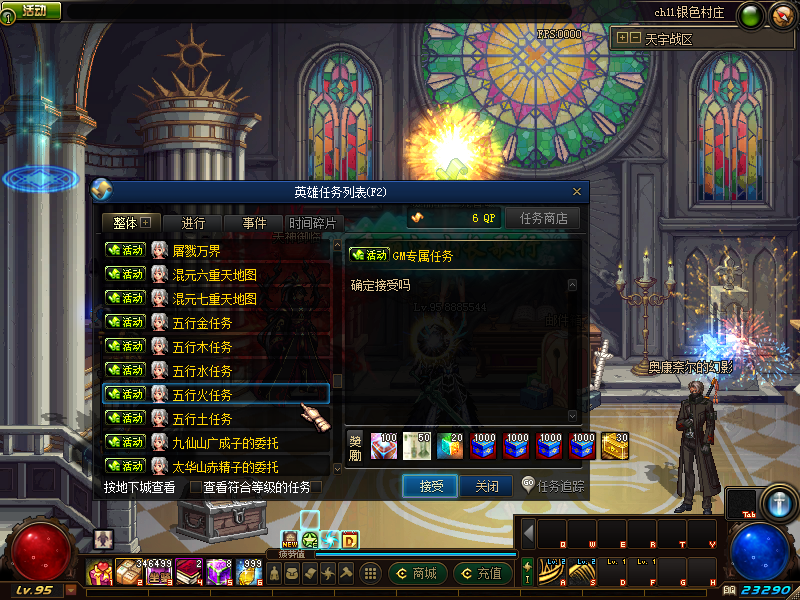Viewport: 800px width, 600px height.
Task: Expand the 天宇战区 area panel
Action: click(x=628, y=39)
